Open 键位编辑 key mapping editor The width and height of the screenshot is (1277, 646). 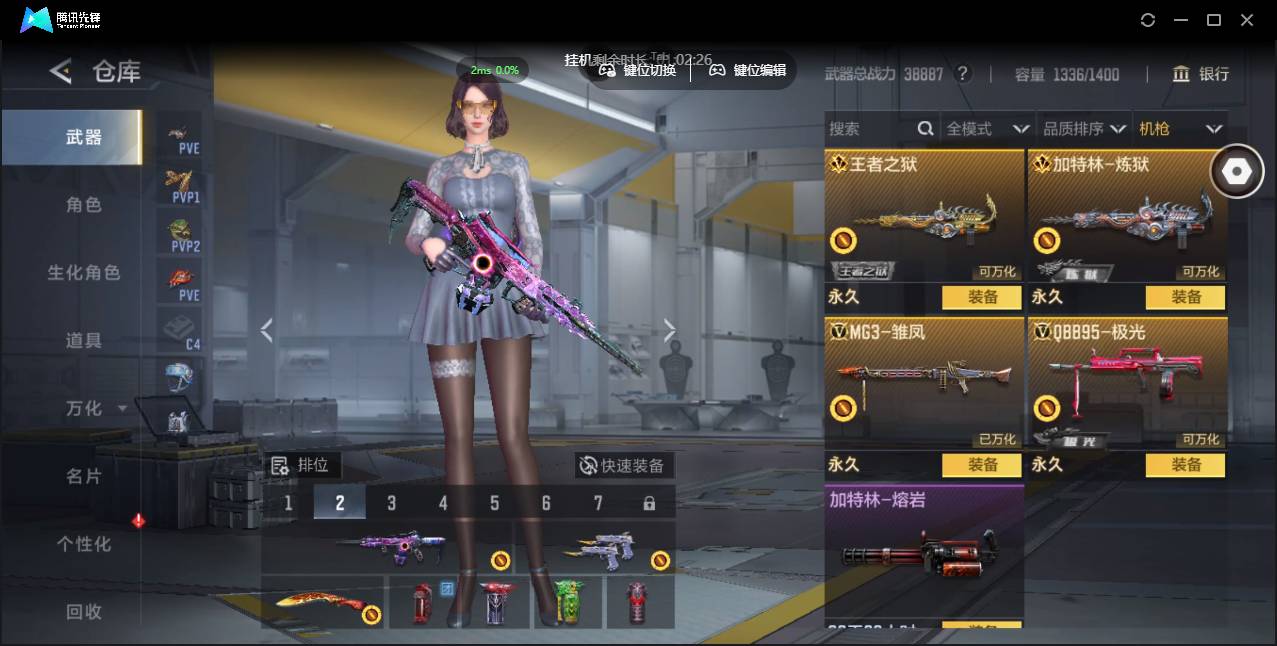point(748,70)
